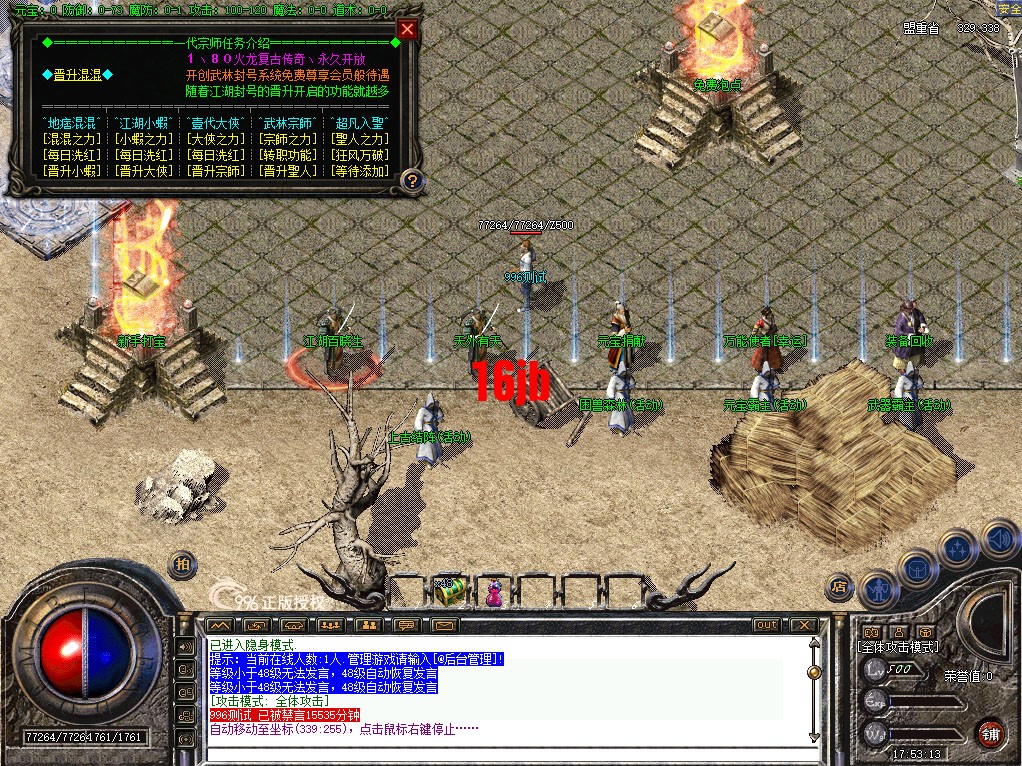Click the envelope mail button above chat
Viewport: 1022px width, 766px height.
444,625
